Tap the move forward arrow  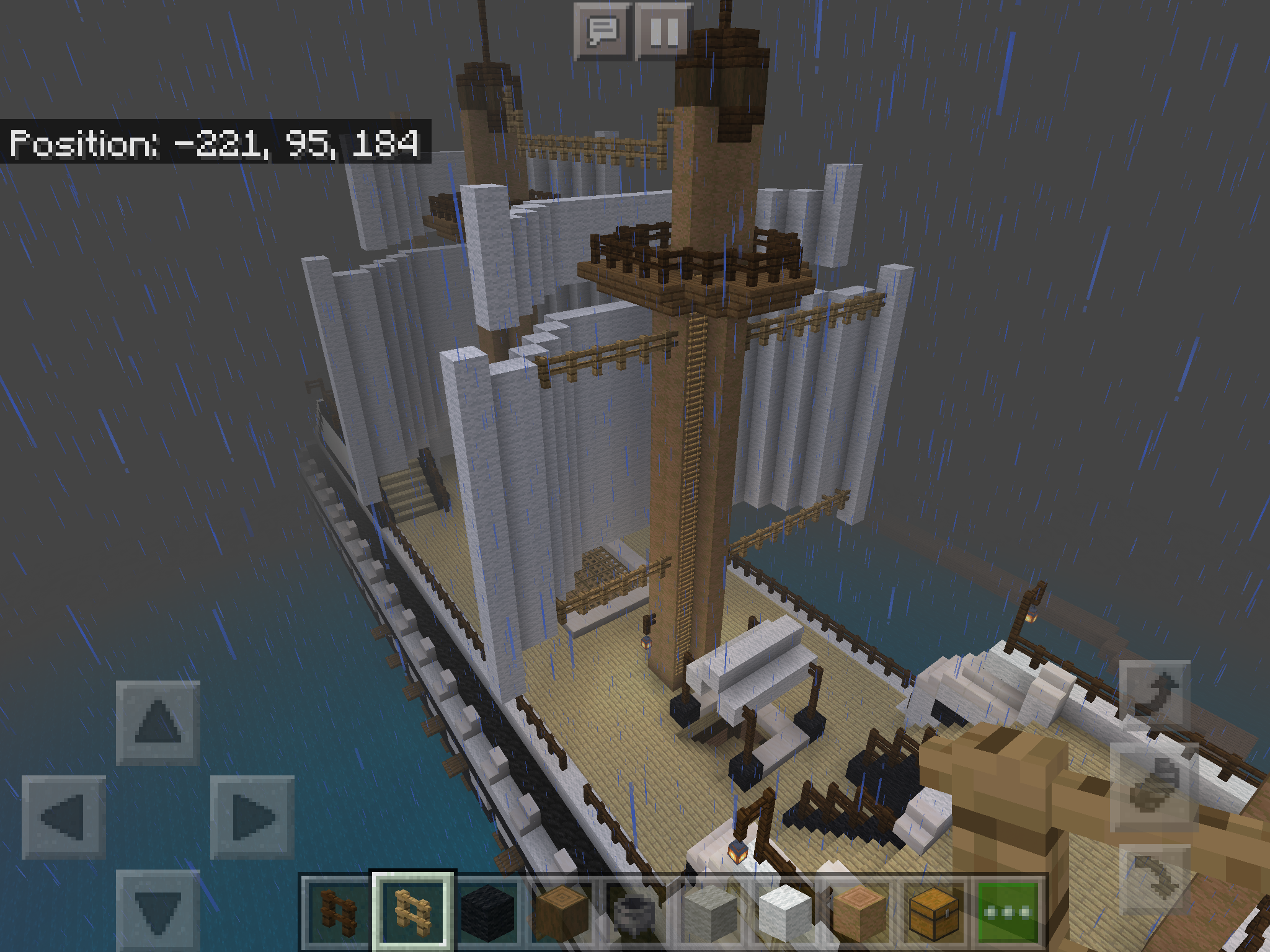pyautogui.click(x=158, y=722)
